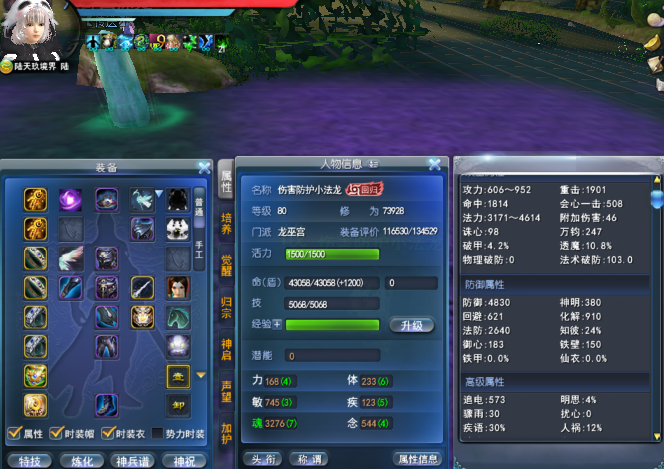
Task: Toggle the 属性 checkbox
Action: tap(15, 433)
